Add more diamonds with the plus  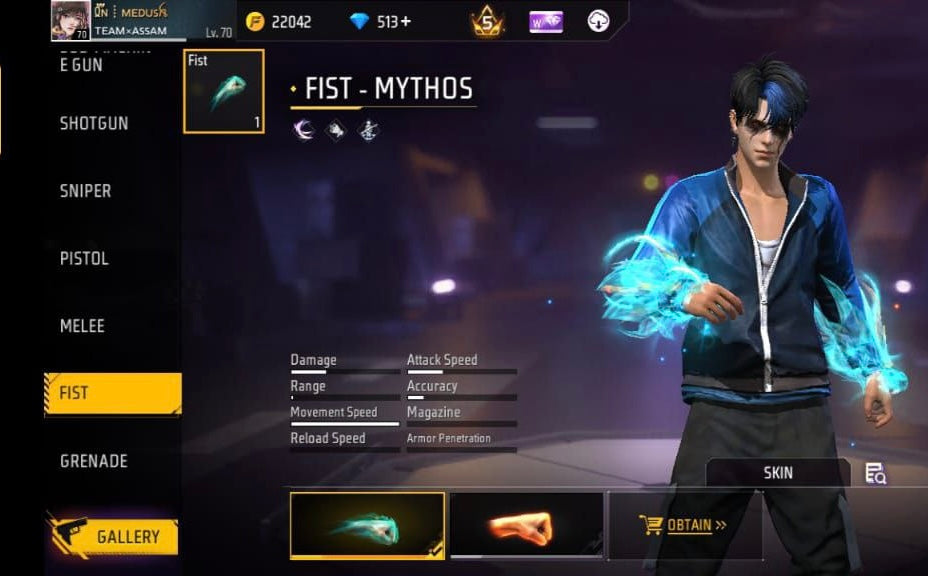click(x=406, y=21)
